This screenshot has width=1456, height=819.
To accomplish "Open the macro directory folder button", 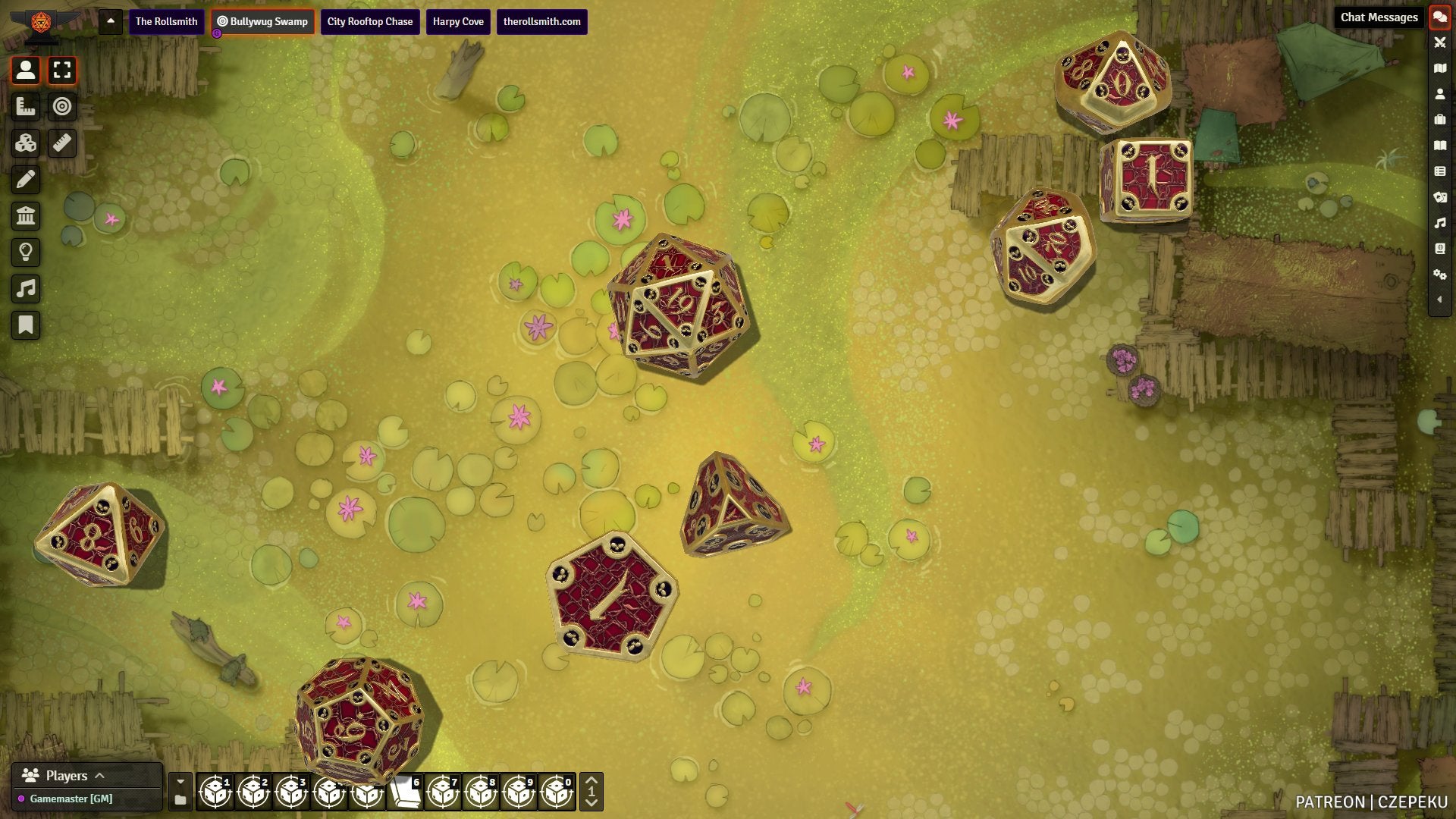I will point(180,800).
